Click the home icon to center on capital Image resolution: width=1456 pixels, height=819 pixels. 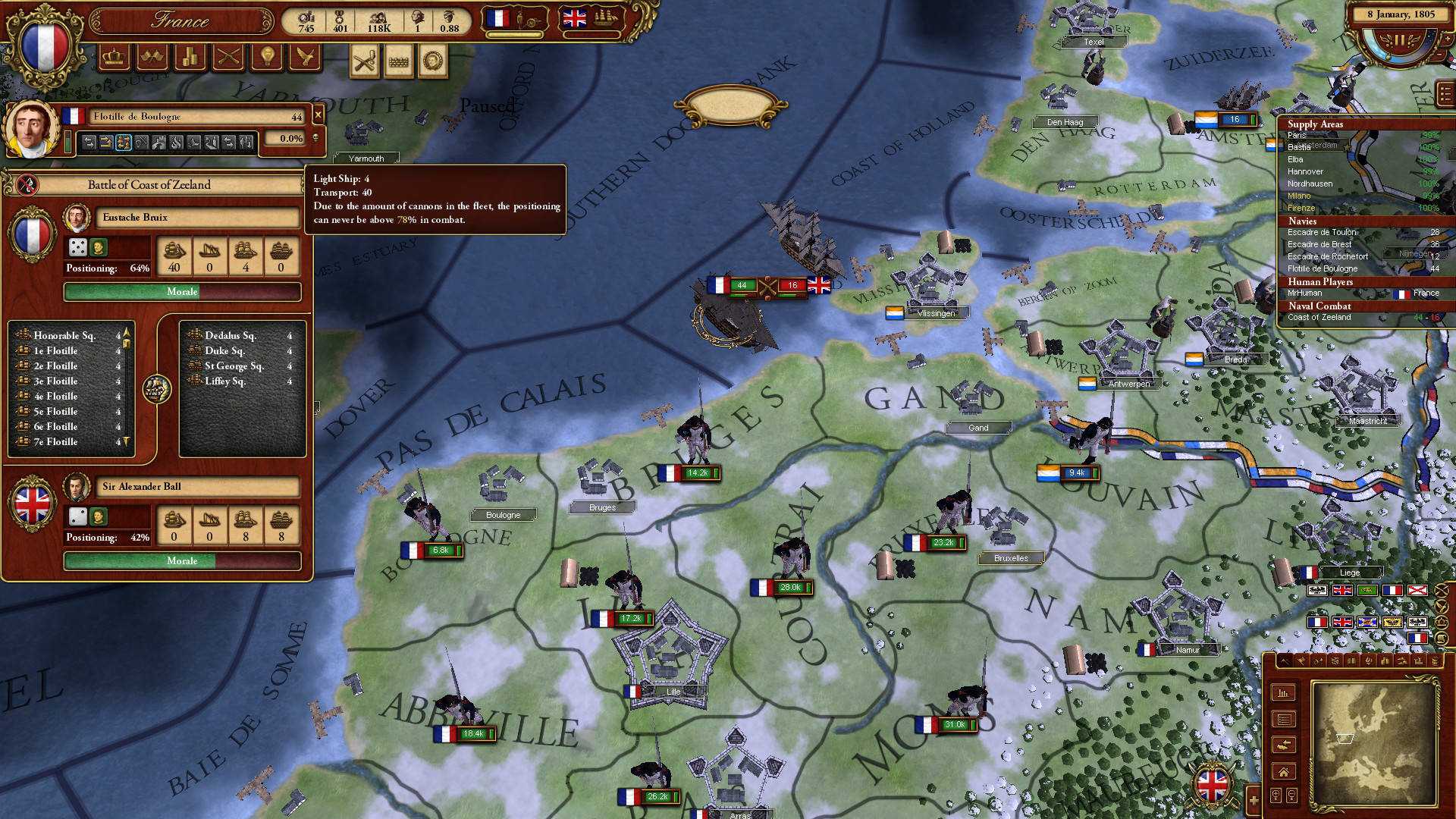1284,772
